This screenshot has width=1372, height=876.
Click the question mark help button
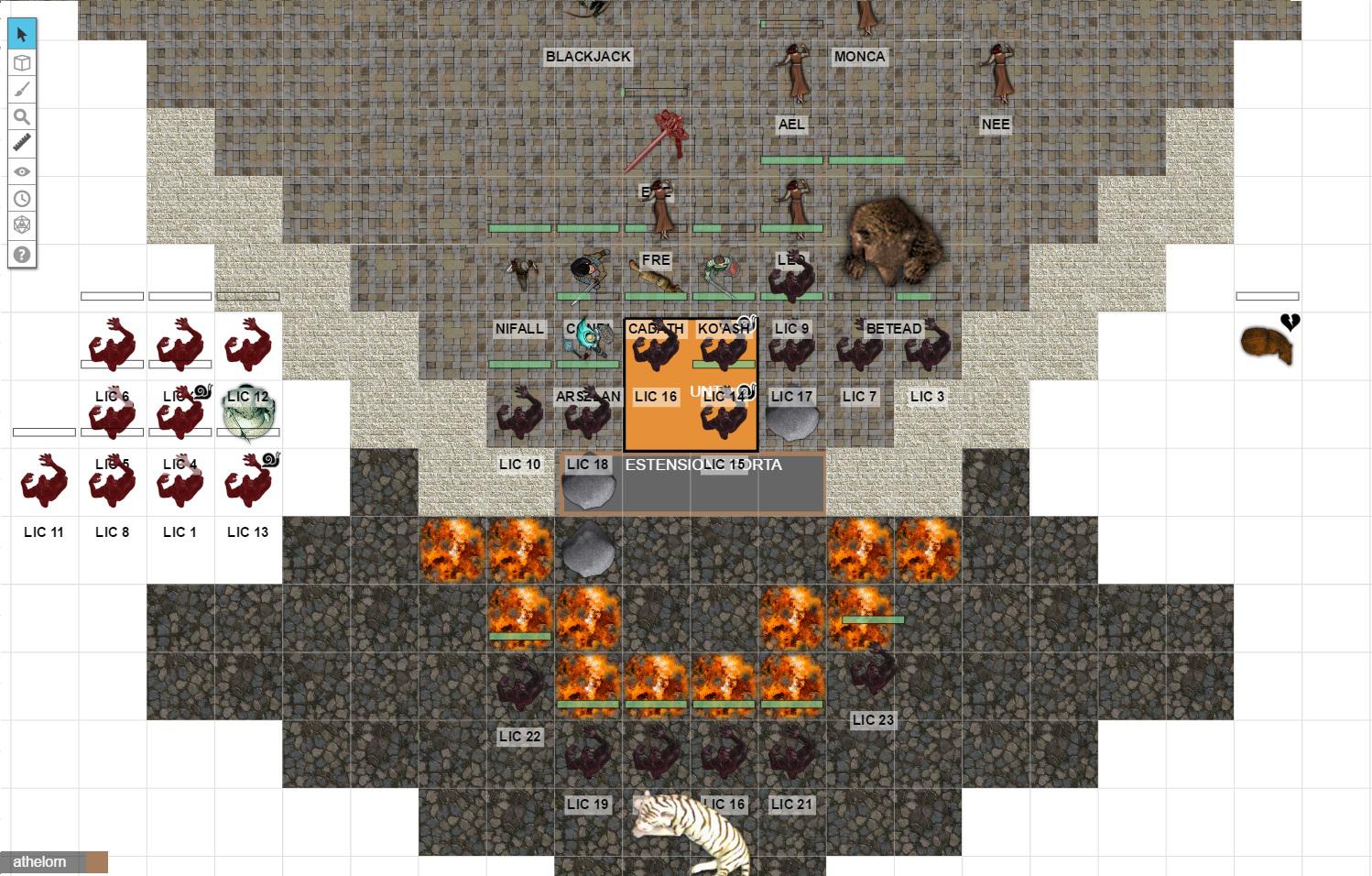coord(22,254)
